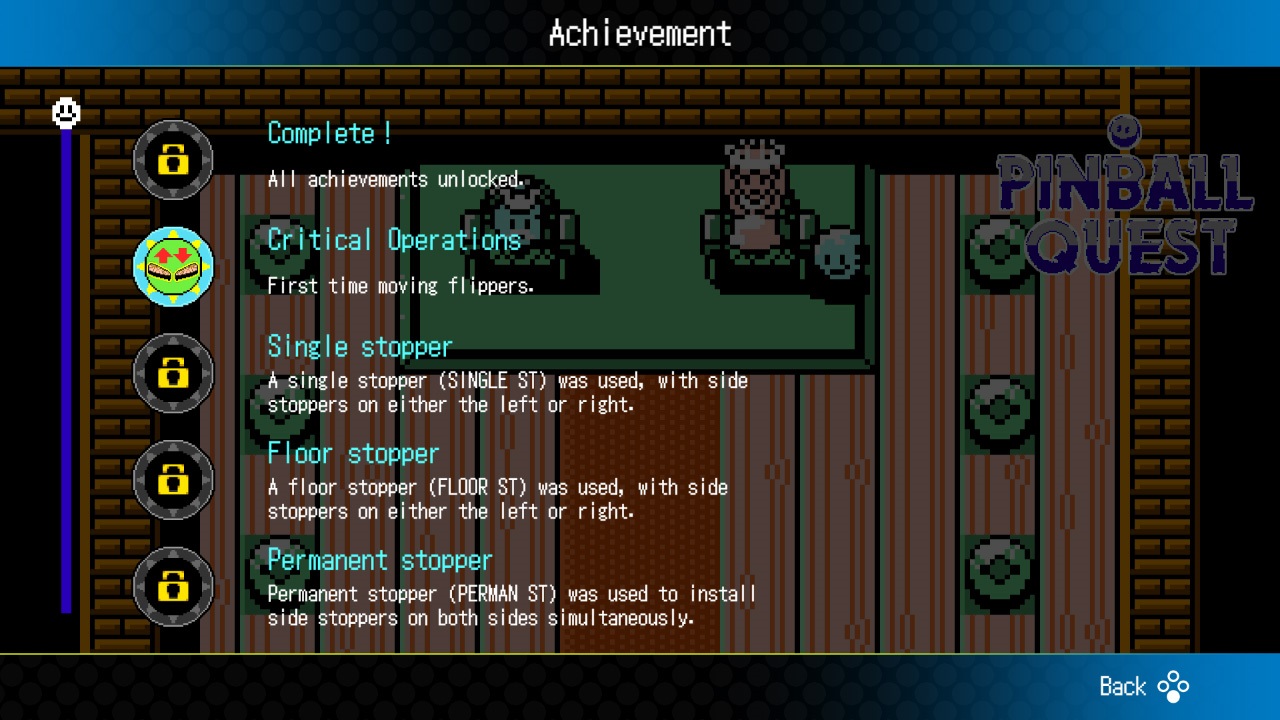Select the unlocked Critical Operations flipper badge
This screenshot has width=1280, height=720.
[x=172, y=267]
